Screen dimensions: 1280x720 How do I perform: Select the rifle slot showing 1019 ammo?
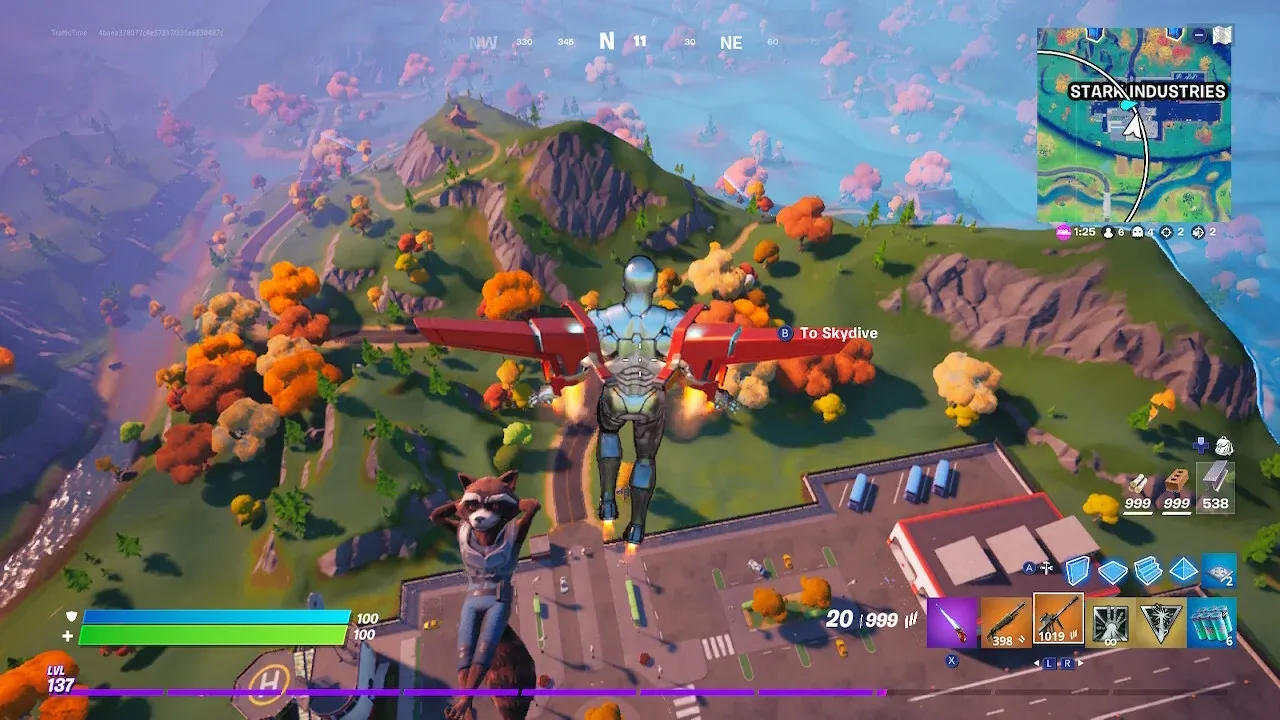[x=1057, y=620]
